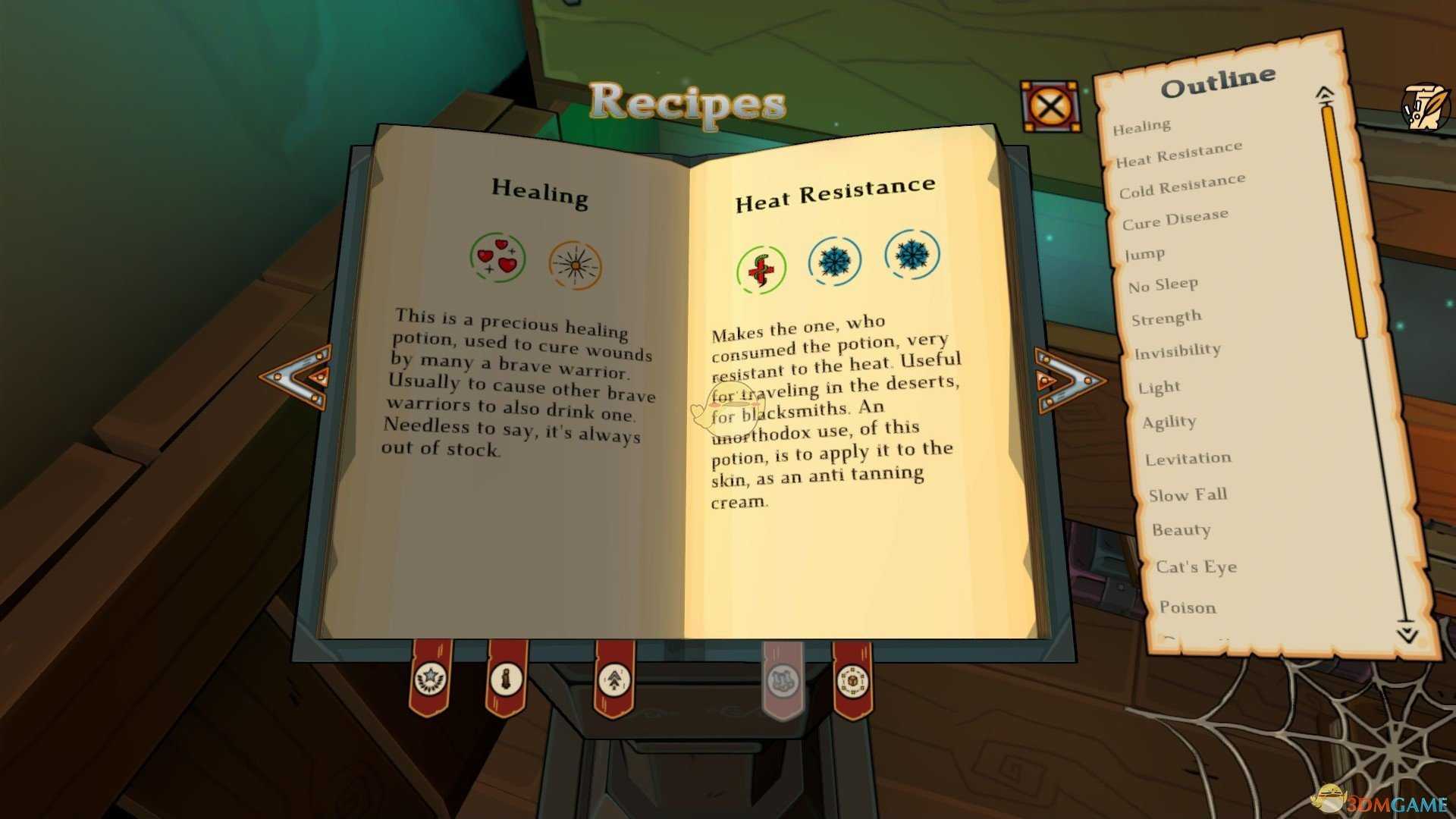The image size is (1456, 819).
Task: Click the star and laurel wreath bookmark
Action: 431,679
